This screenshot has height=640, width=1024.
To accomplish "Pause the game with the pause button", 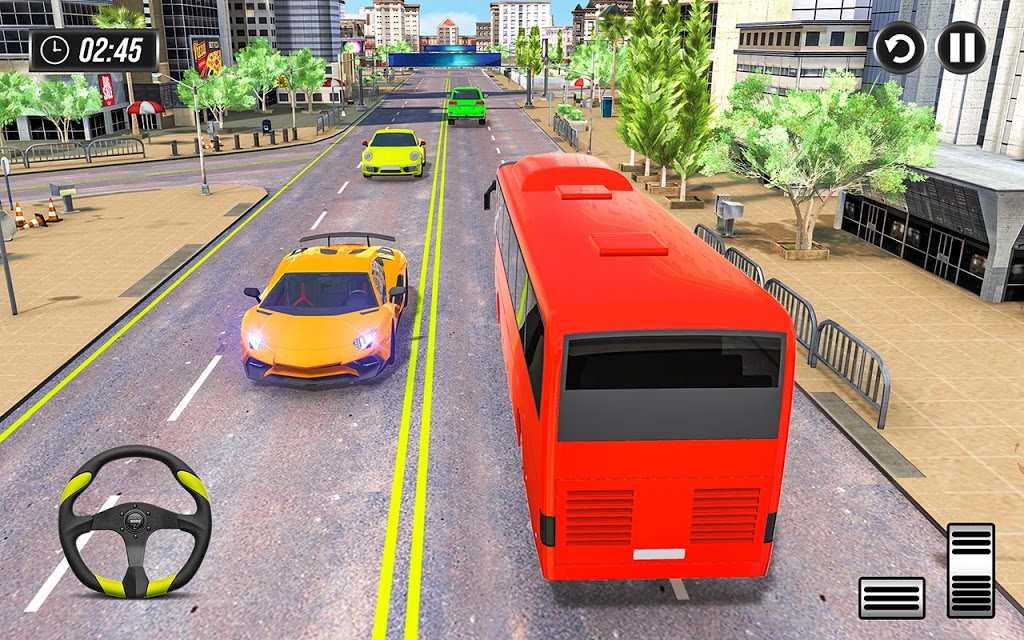I will pyautogui.click(x=961, y=48).
